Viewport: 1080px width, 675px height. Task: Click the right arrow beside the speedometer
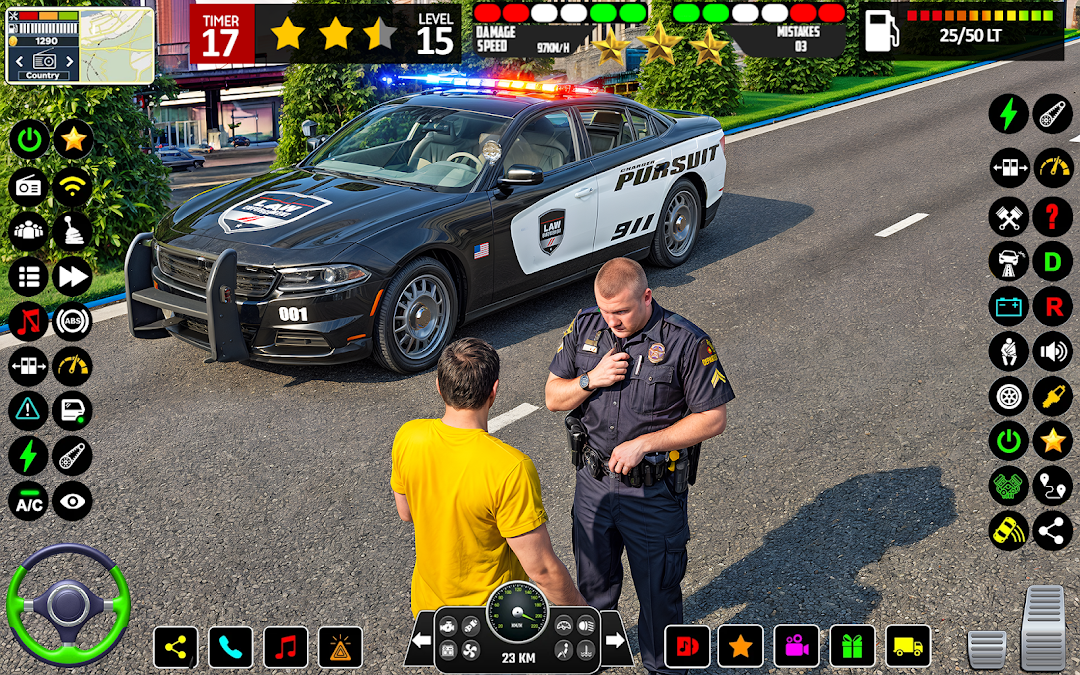click(616, 640)
